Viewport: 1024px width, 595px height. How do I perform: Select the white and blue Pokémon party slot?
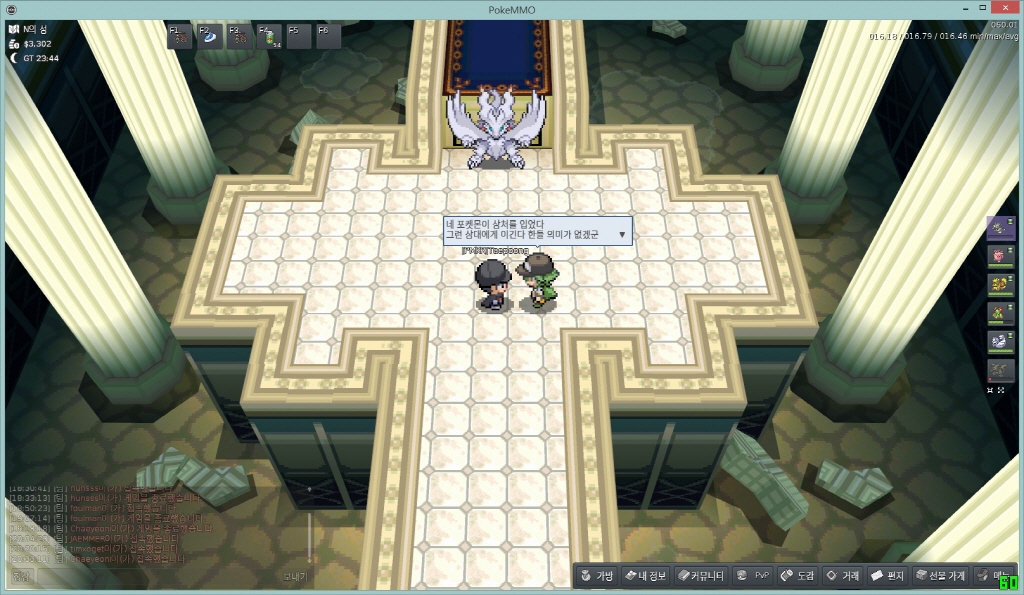[x=999, y=342]
